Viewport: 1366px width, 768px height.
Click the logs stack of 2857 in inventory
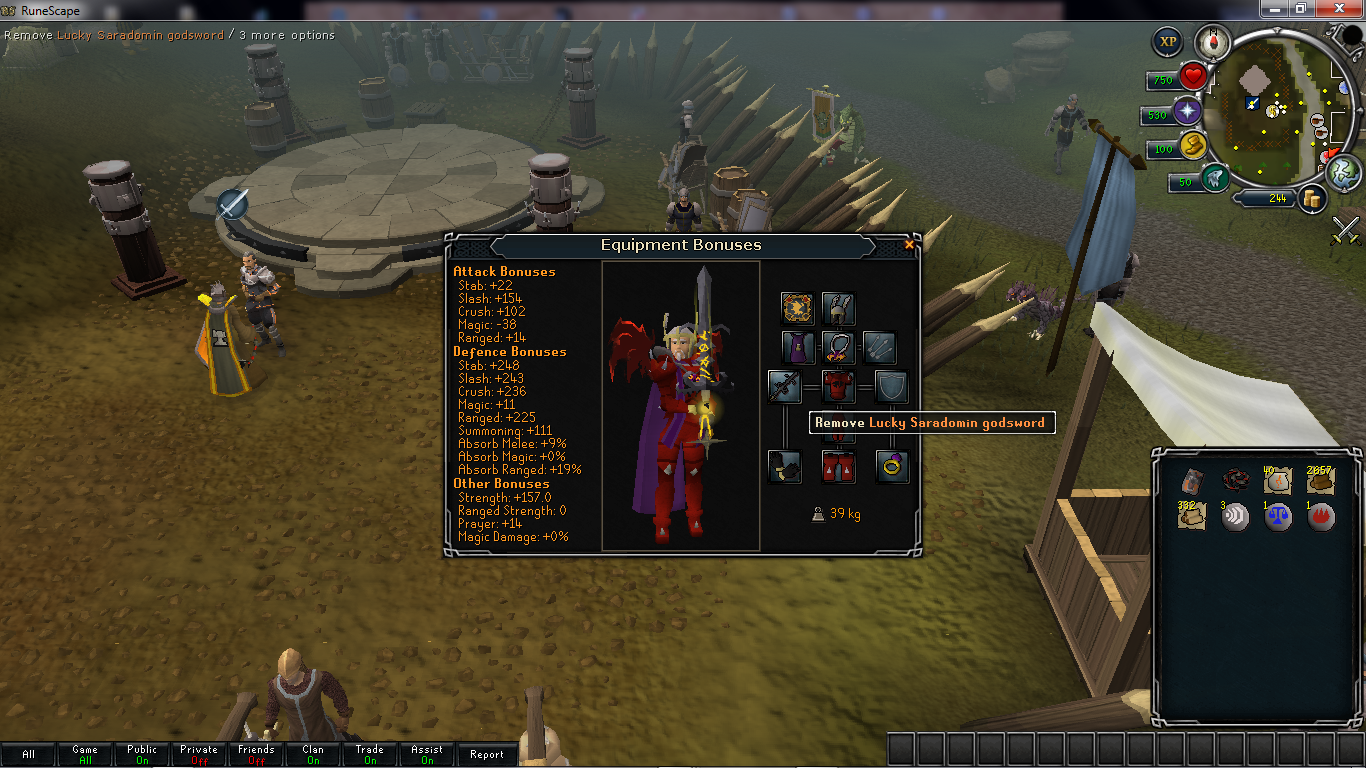[1320, 480]
